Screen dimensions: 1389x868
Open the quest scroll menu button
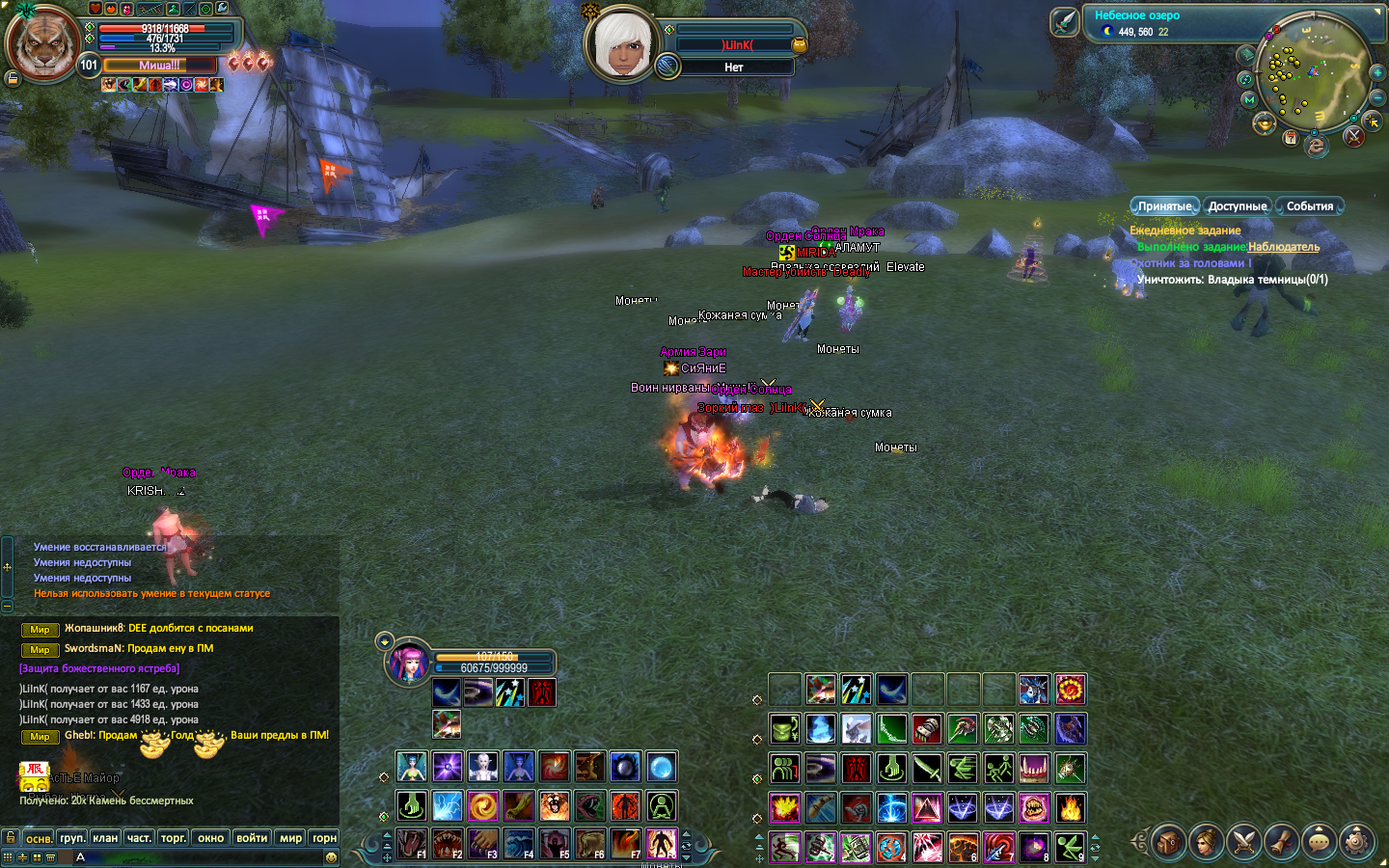click(1282, 842)
